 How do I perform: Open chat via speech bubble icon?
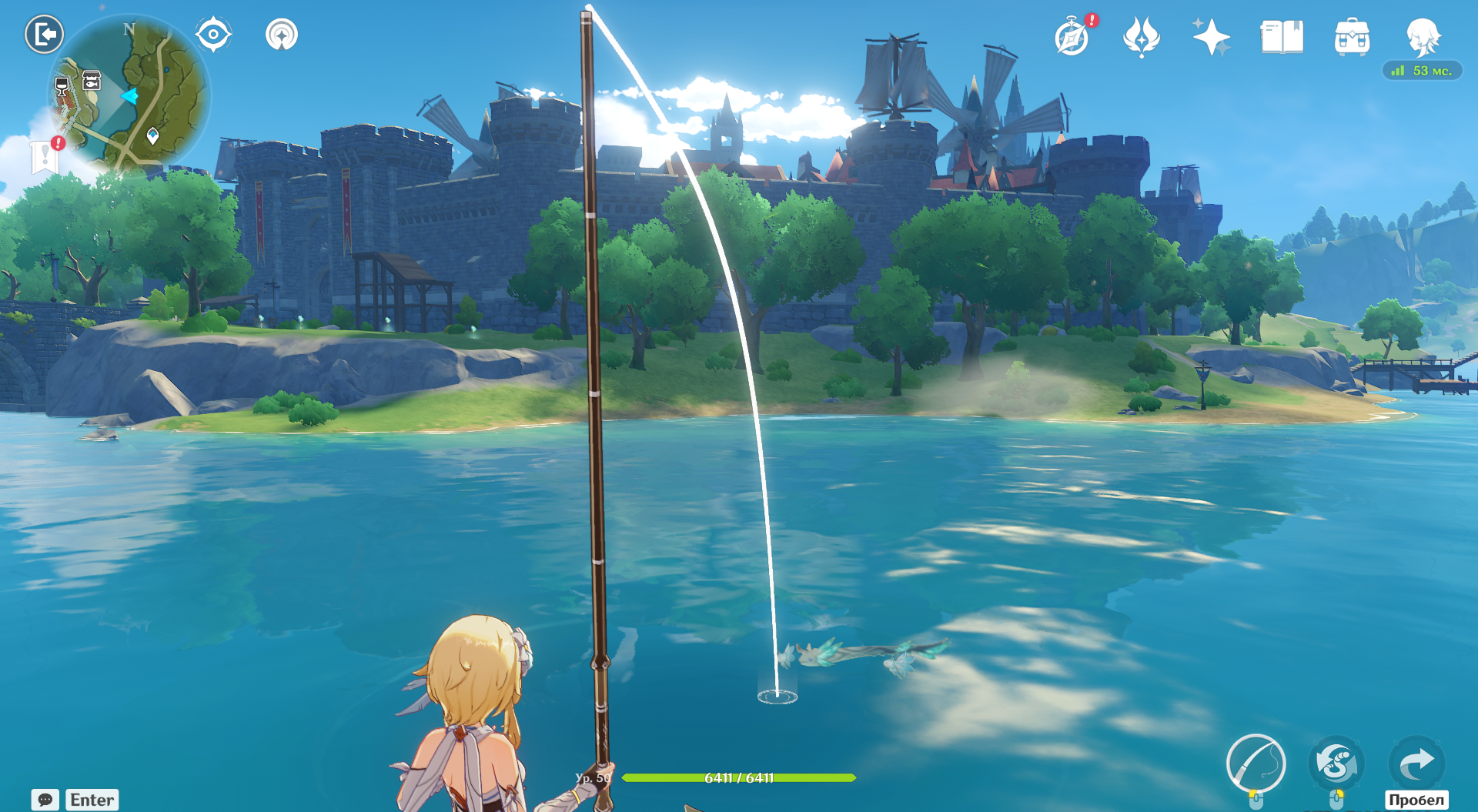coord(45,800)
